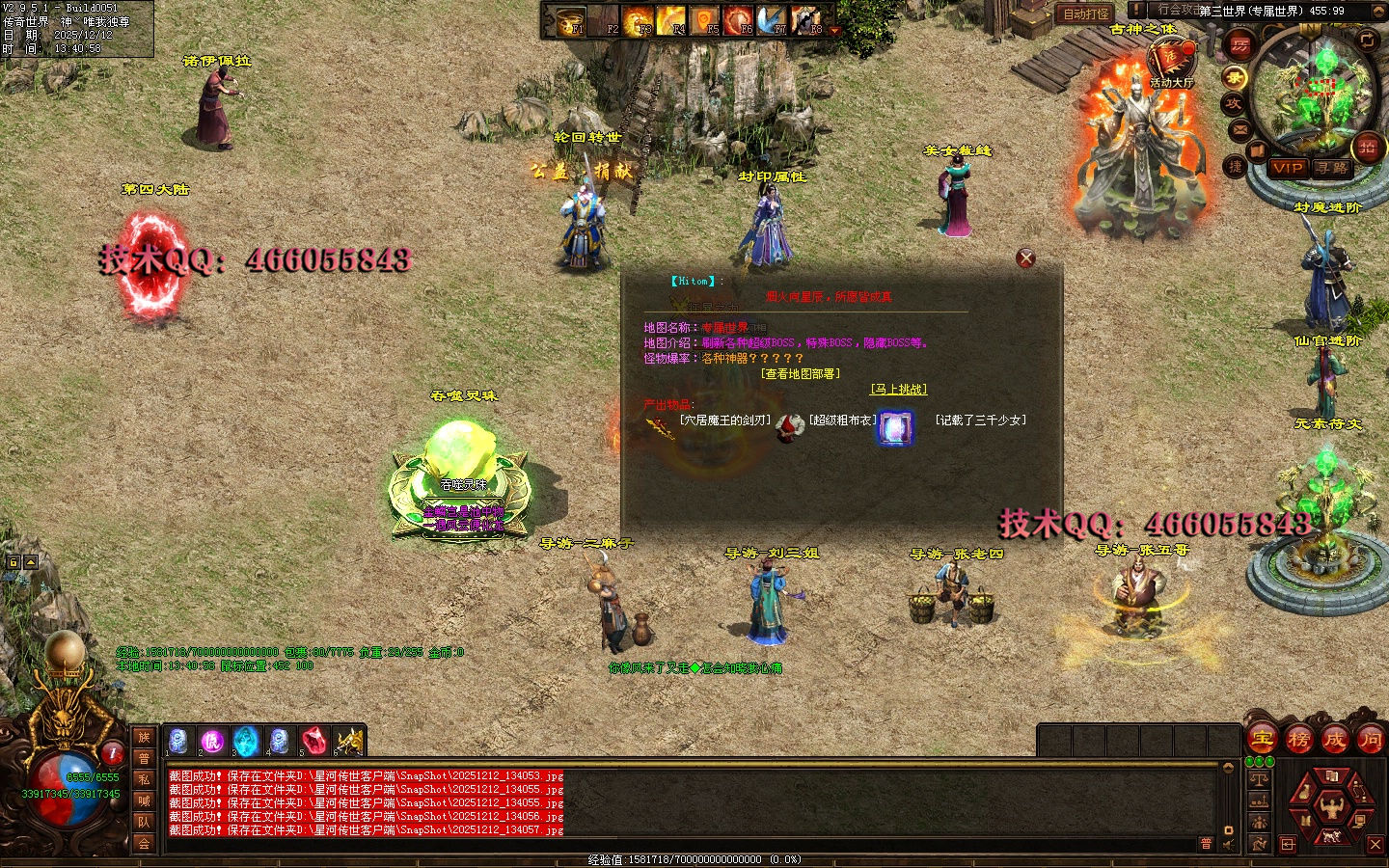Click the chat message input field
This screenshot has width=1389, height=868.
pos(675,844)
